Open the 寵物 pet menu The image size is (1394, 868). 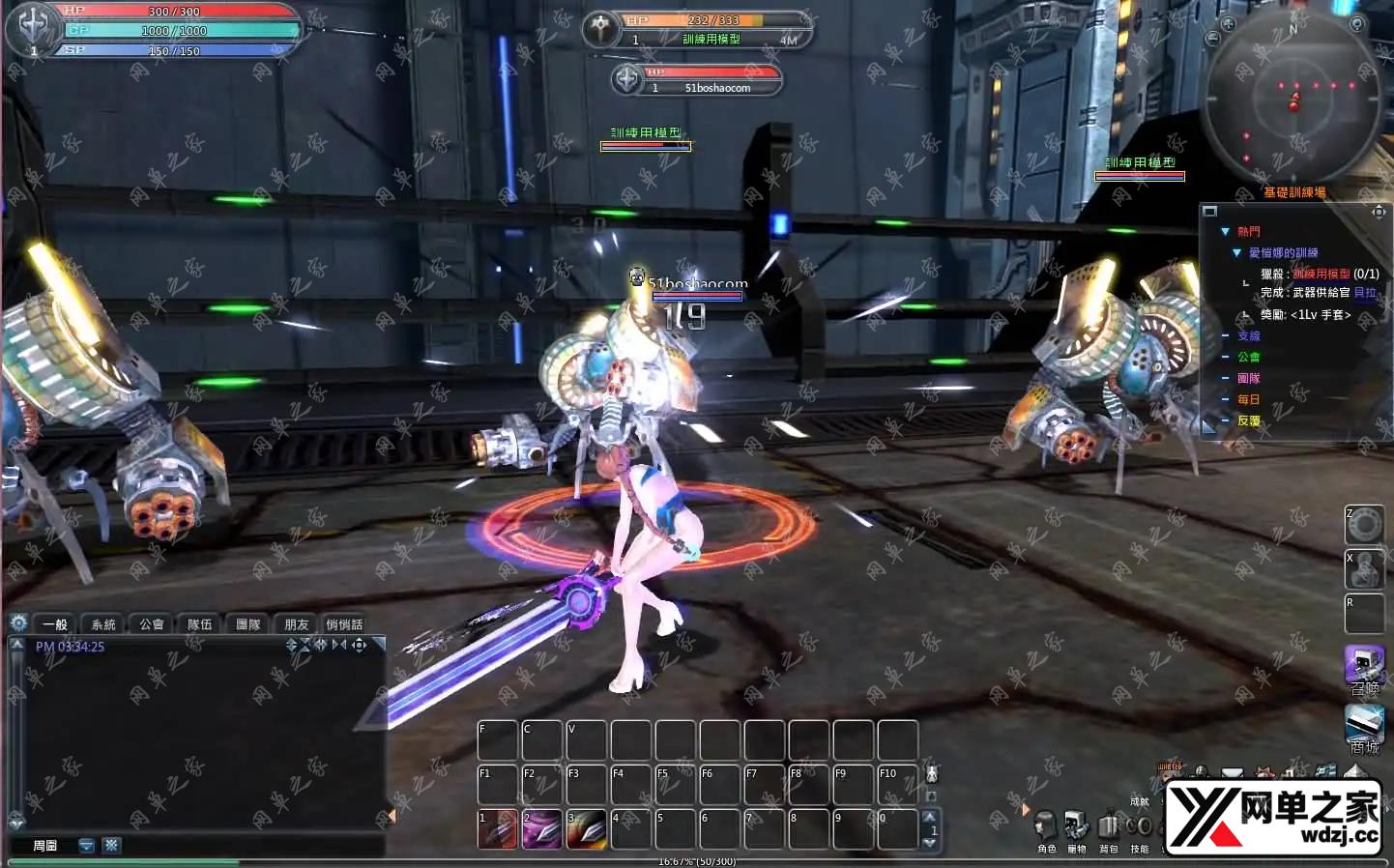click(x=1077, y=829)
